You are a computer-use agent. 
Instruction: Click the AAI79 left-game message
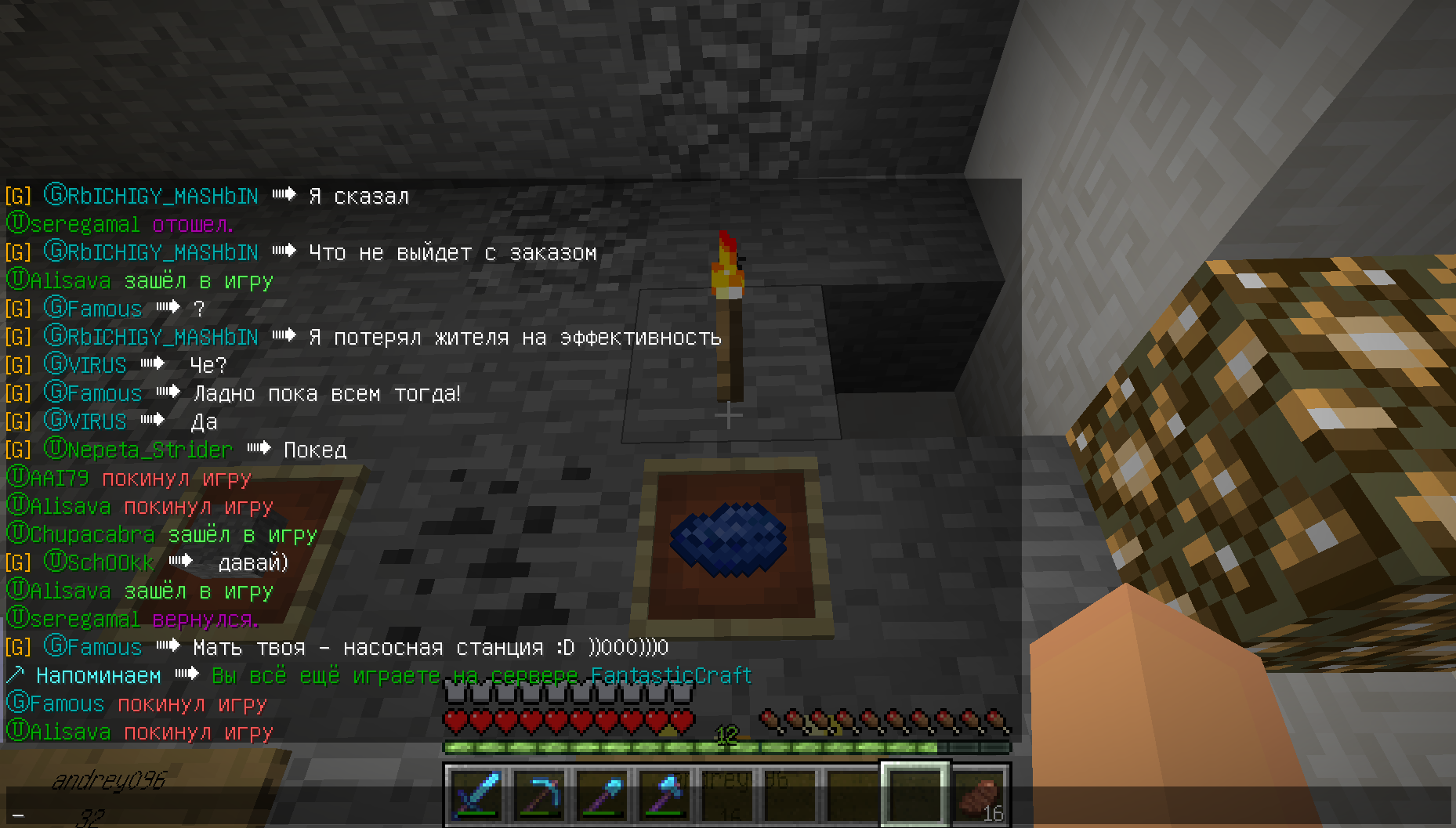tap(130, 479)
